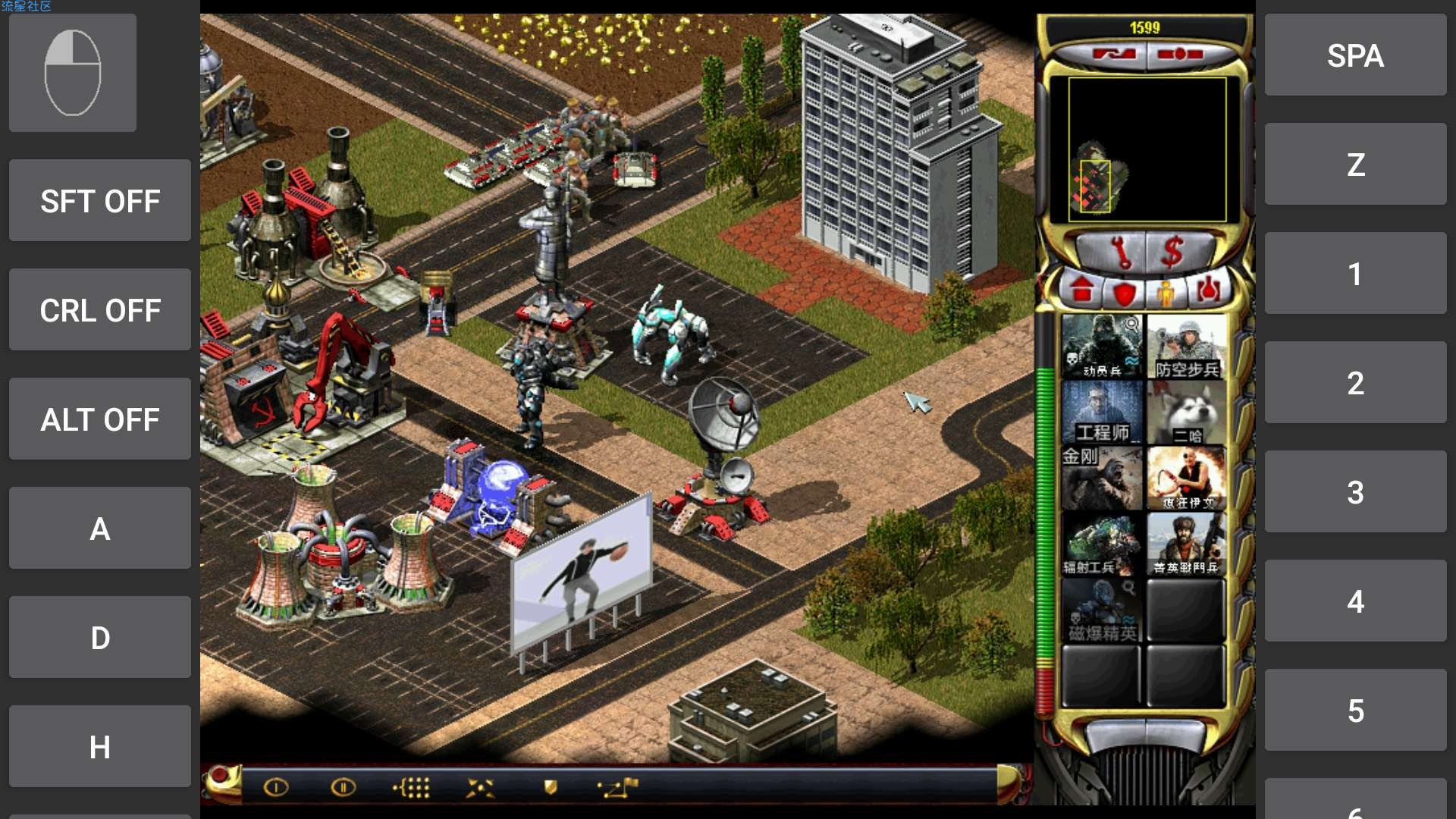Click the waypoint flag path command
This screenshot has height=819, width=1456.
(x=618, y=788)
